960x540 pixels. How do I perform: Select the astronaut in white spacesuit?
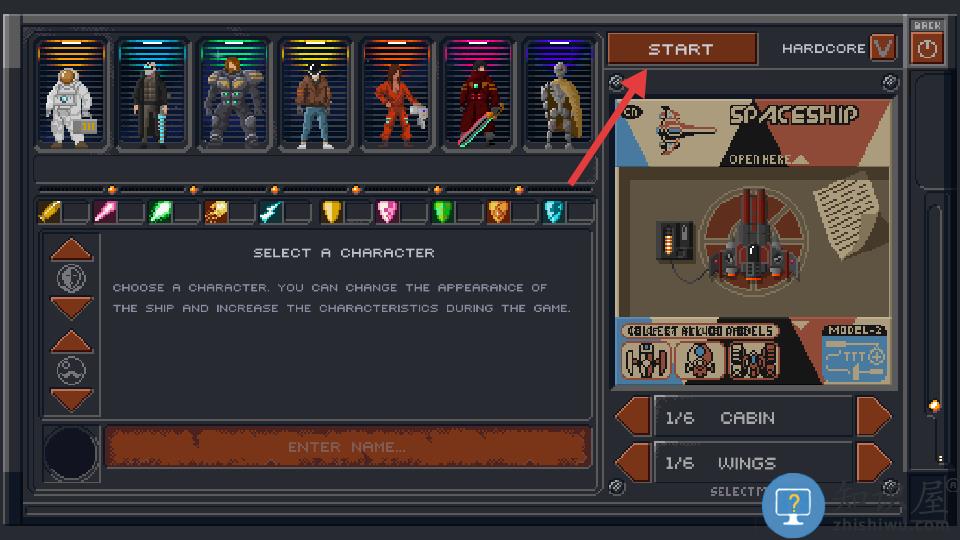pyautogui.click(x=72, y=97)
